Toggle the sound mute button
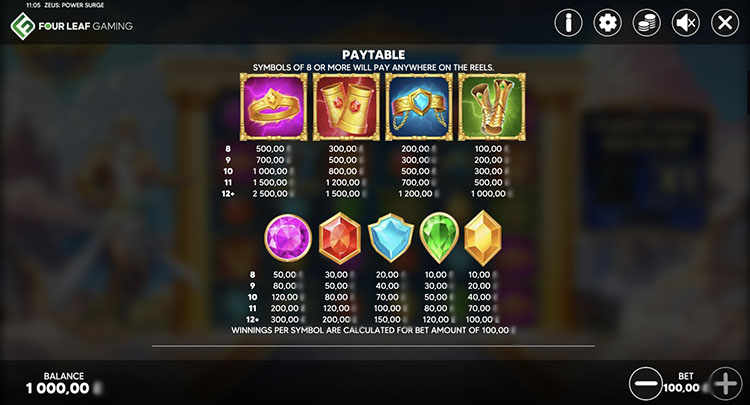Viewport: 750px width, 405px height. coord(686,22)
